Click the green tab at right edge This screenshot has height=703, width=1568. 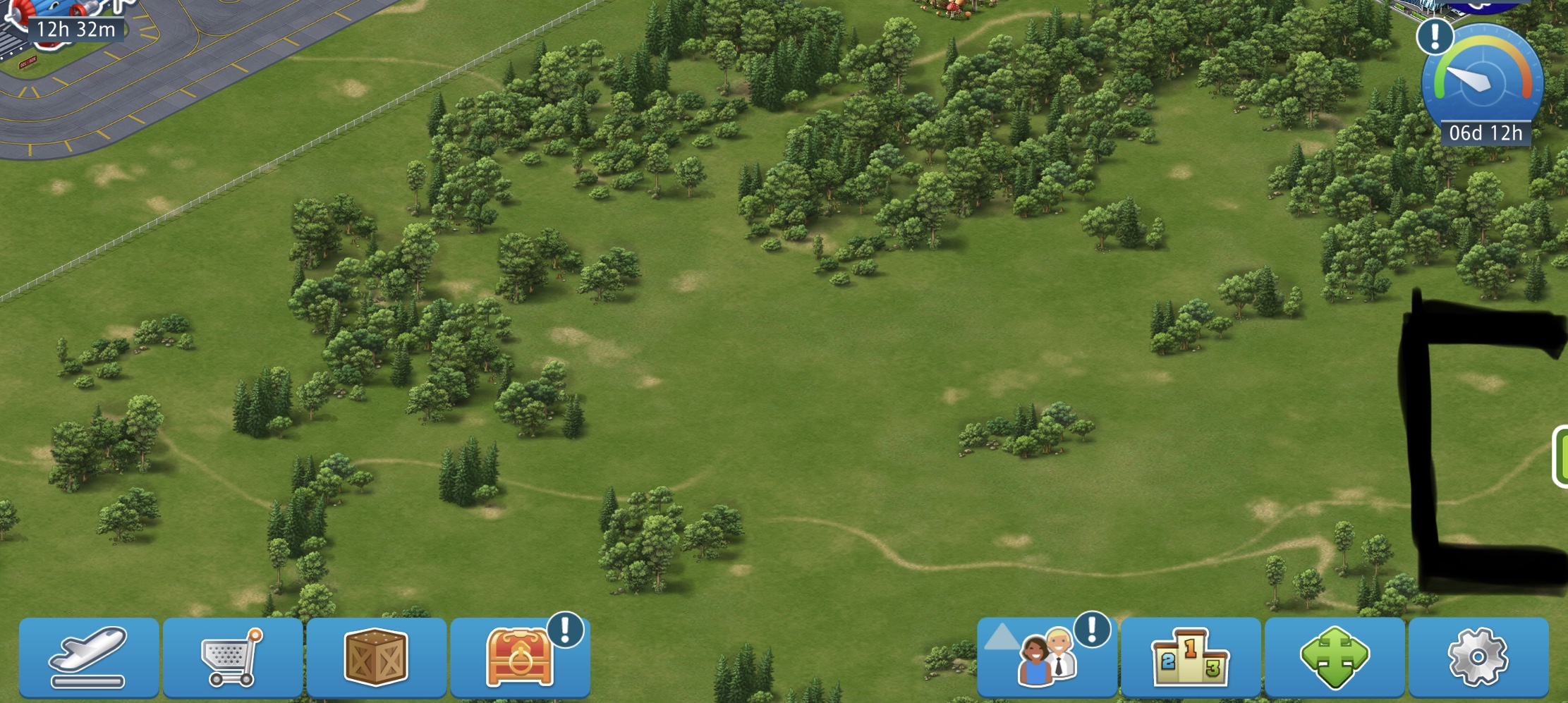(x=1560, y=457)
